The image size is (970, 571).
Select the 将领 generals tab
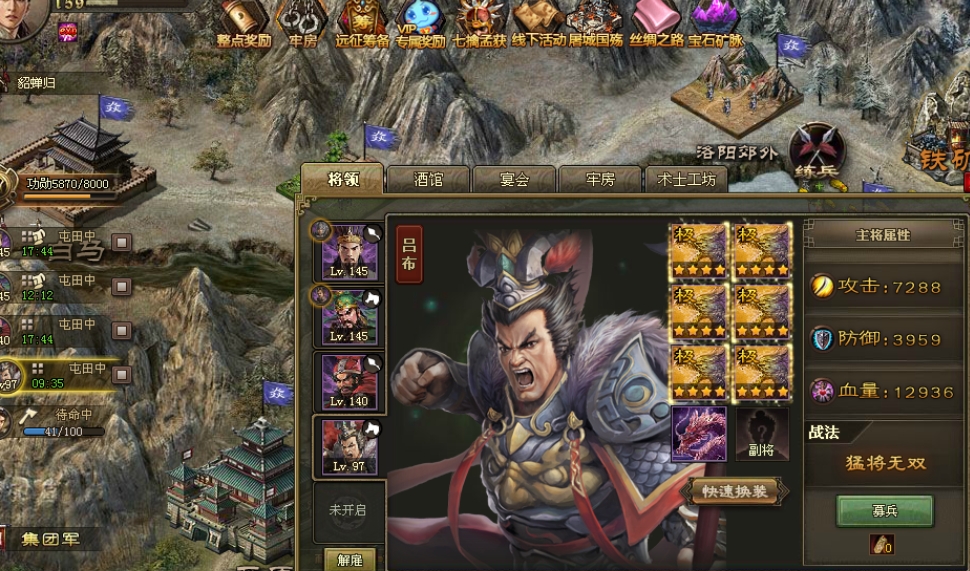tap(343, 179)
